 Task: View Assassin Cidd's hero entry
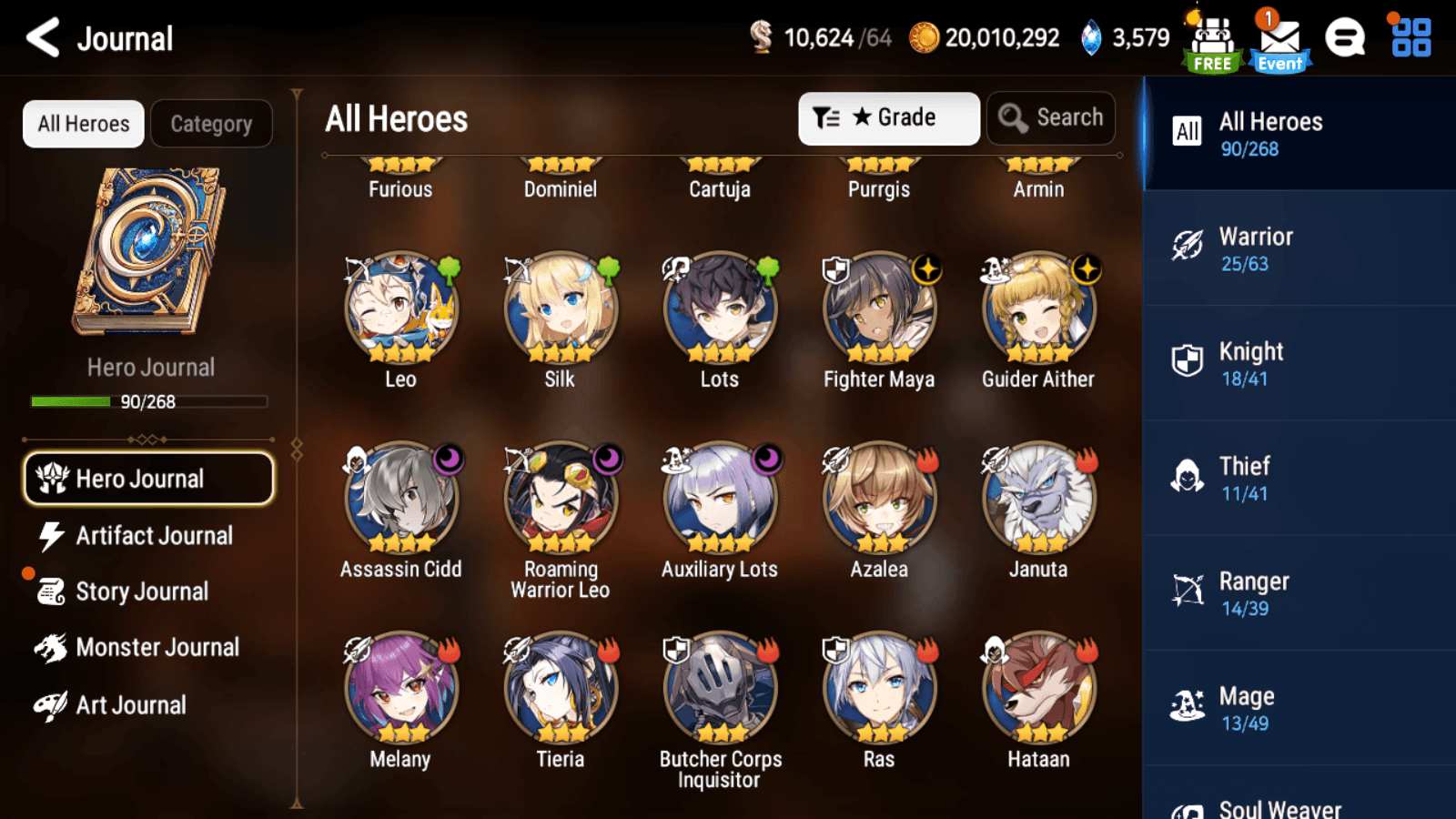[x=401, y=500]
